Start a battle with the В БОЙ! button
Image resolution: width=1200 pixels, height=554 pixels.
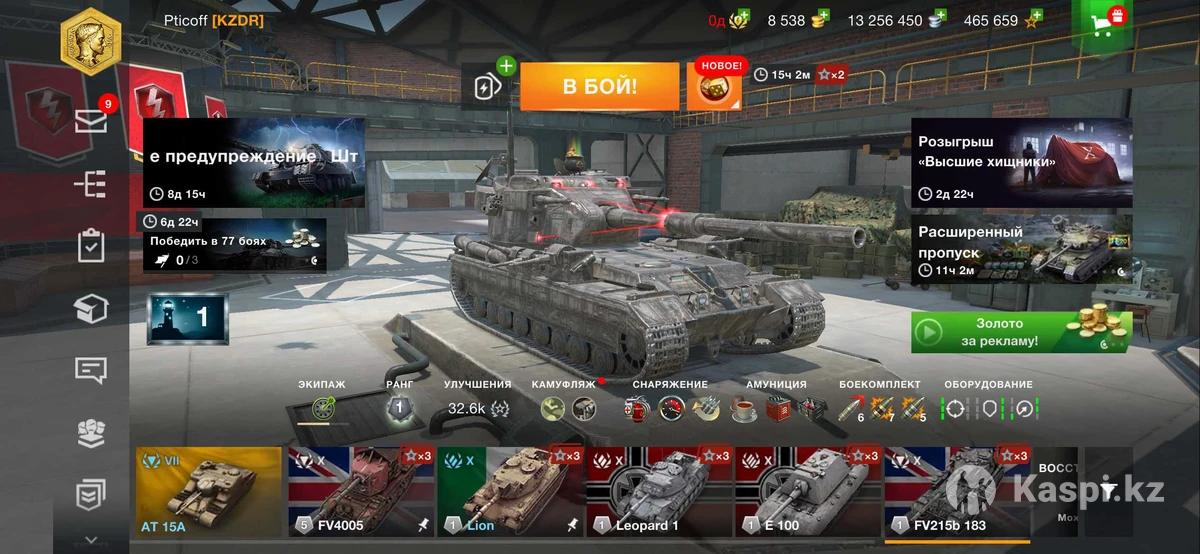tap(600, 86)
